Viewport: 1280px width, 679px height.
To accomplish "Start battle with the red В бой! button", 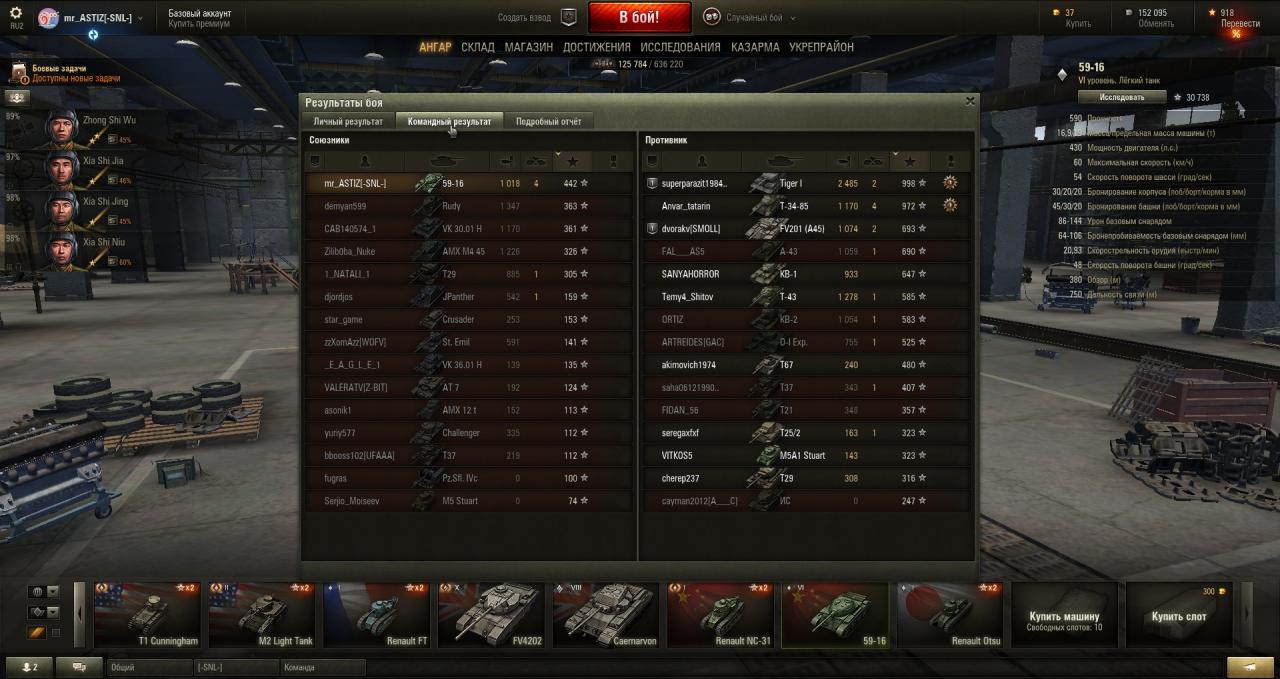I will [639, 17].
